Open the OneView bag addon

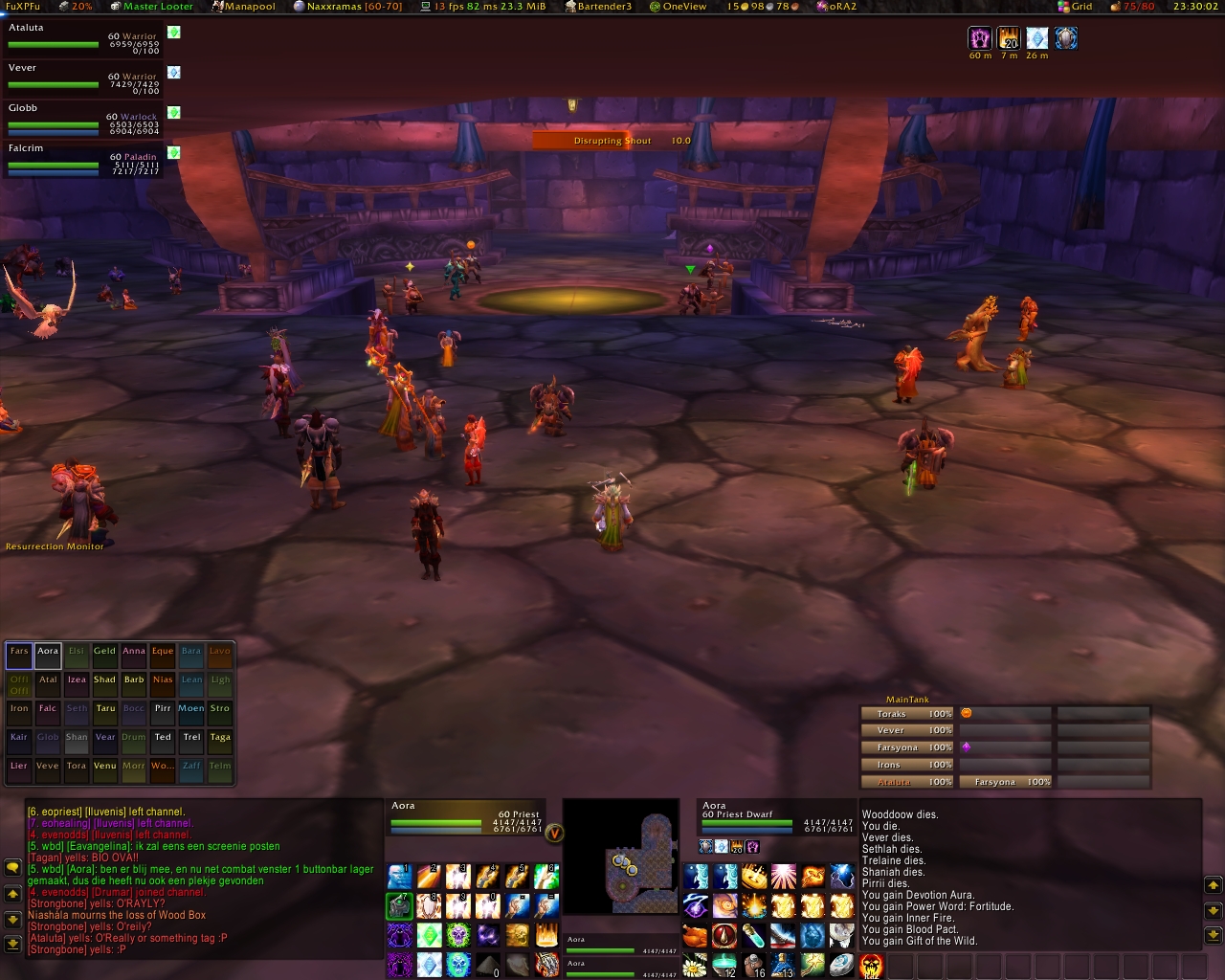[684, 7]
